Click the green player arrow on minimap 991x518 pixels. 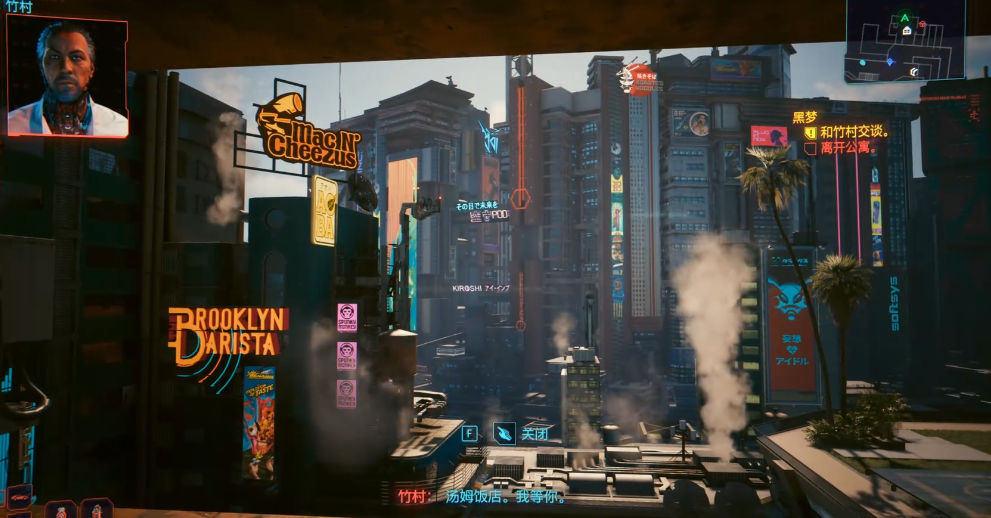click(904, 18)
